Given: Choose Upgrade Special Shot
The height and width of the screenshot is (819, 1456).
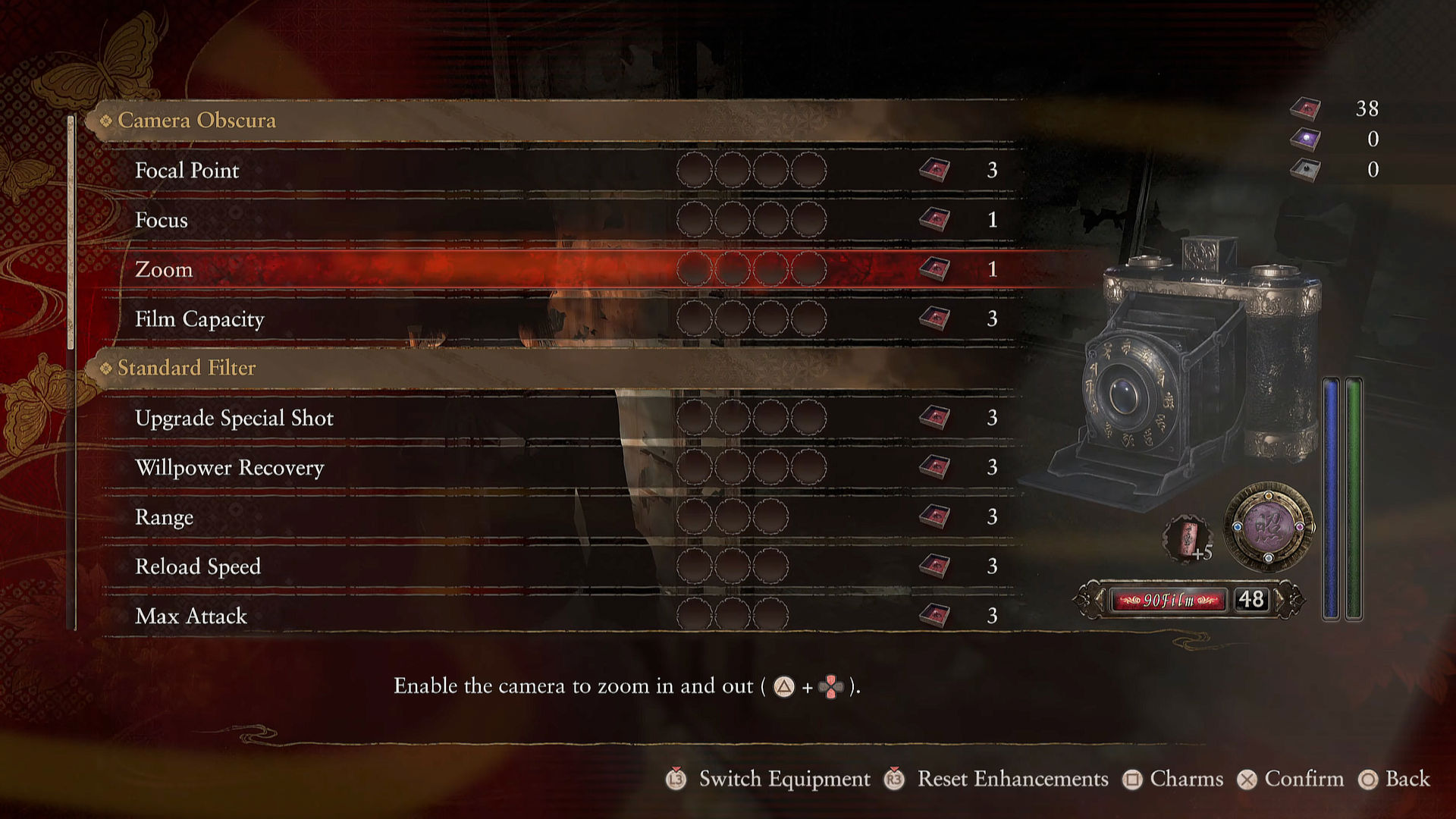Looking at the screenshot, I should click(234, 418).
